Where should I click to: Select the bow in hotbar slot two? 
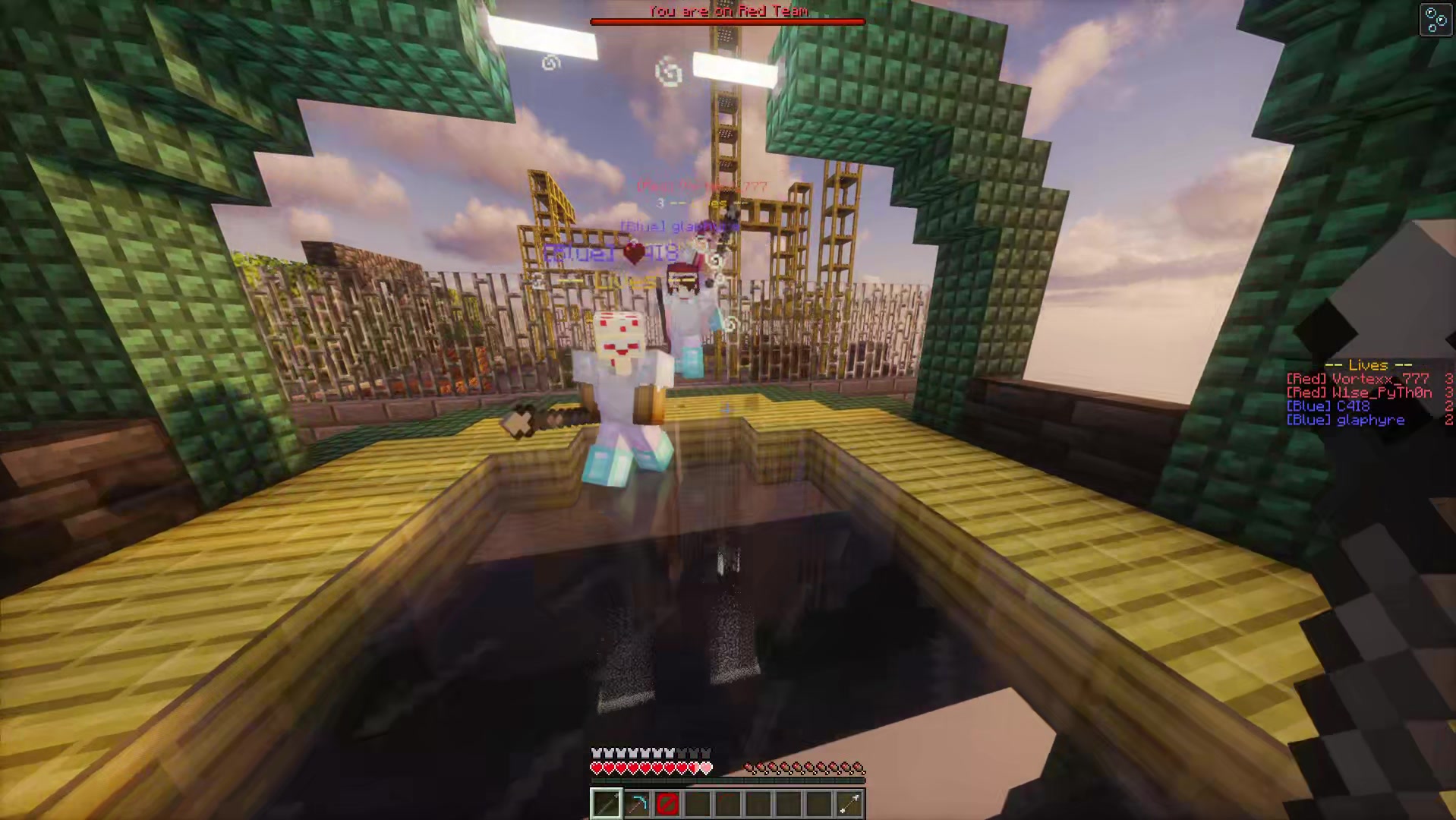[636, 803]
